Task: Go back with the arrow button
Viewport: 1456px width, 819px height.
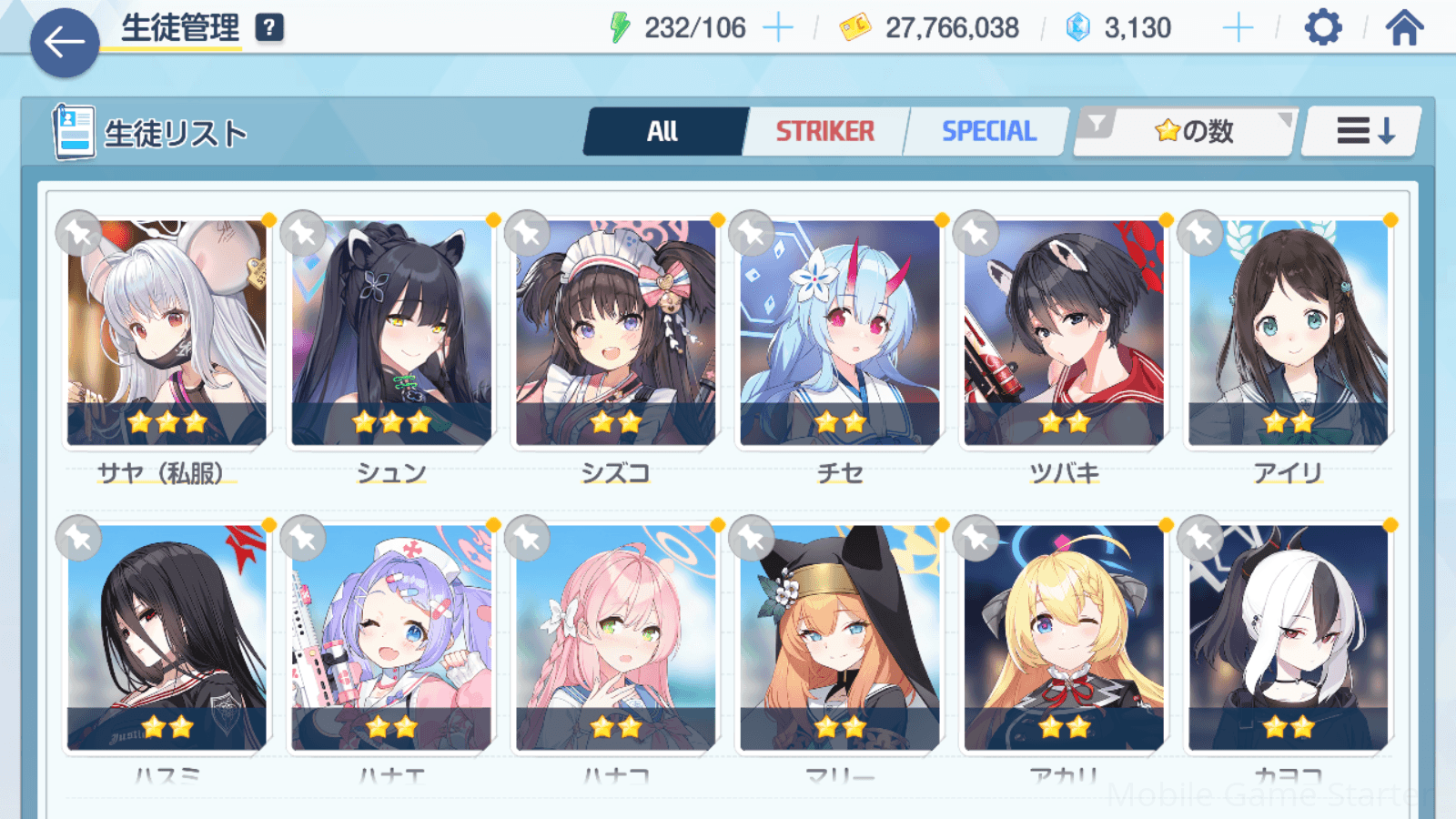Action: 65,42
